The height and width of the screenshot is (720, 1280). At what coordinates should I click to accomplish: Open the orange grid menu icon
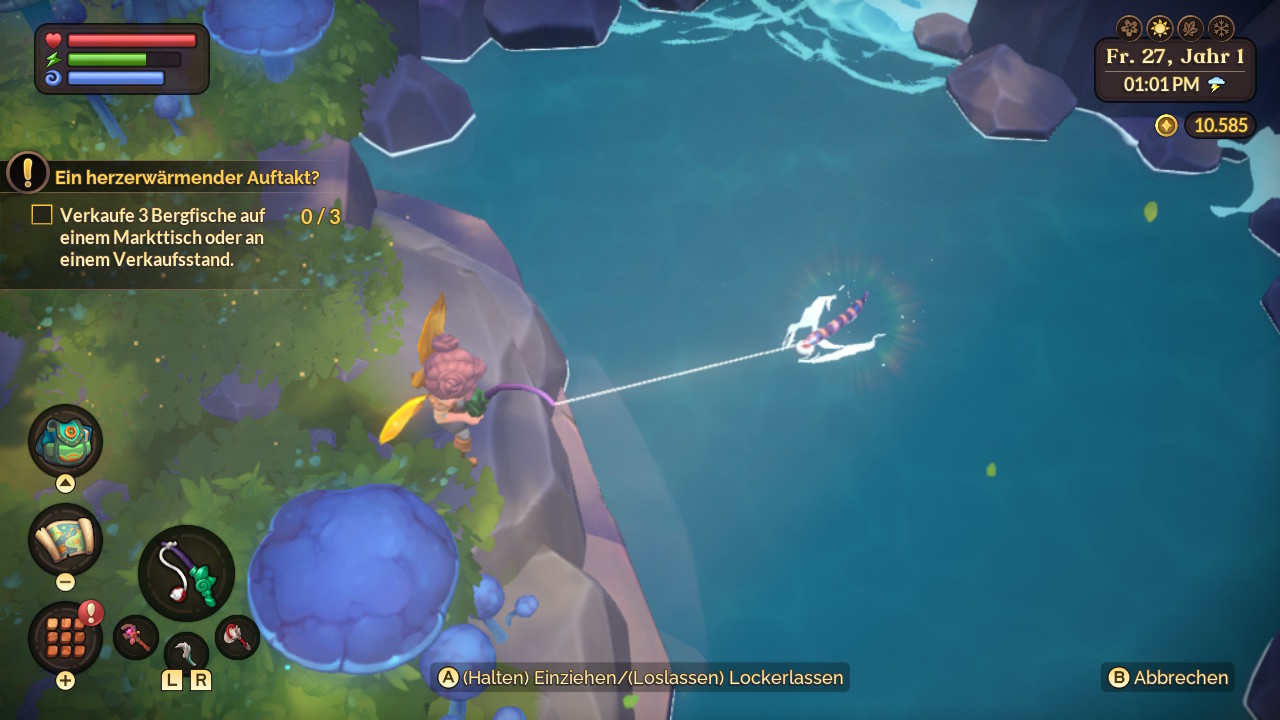(x=65, y=637)
